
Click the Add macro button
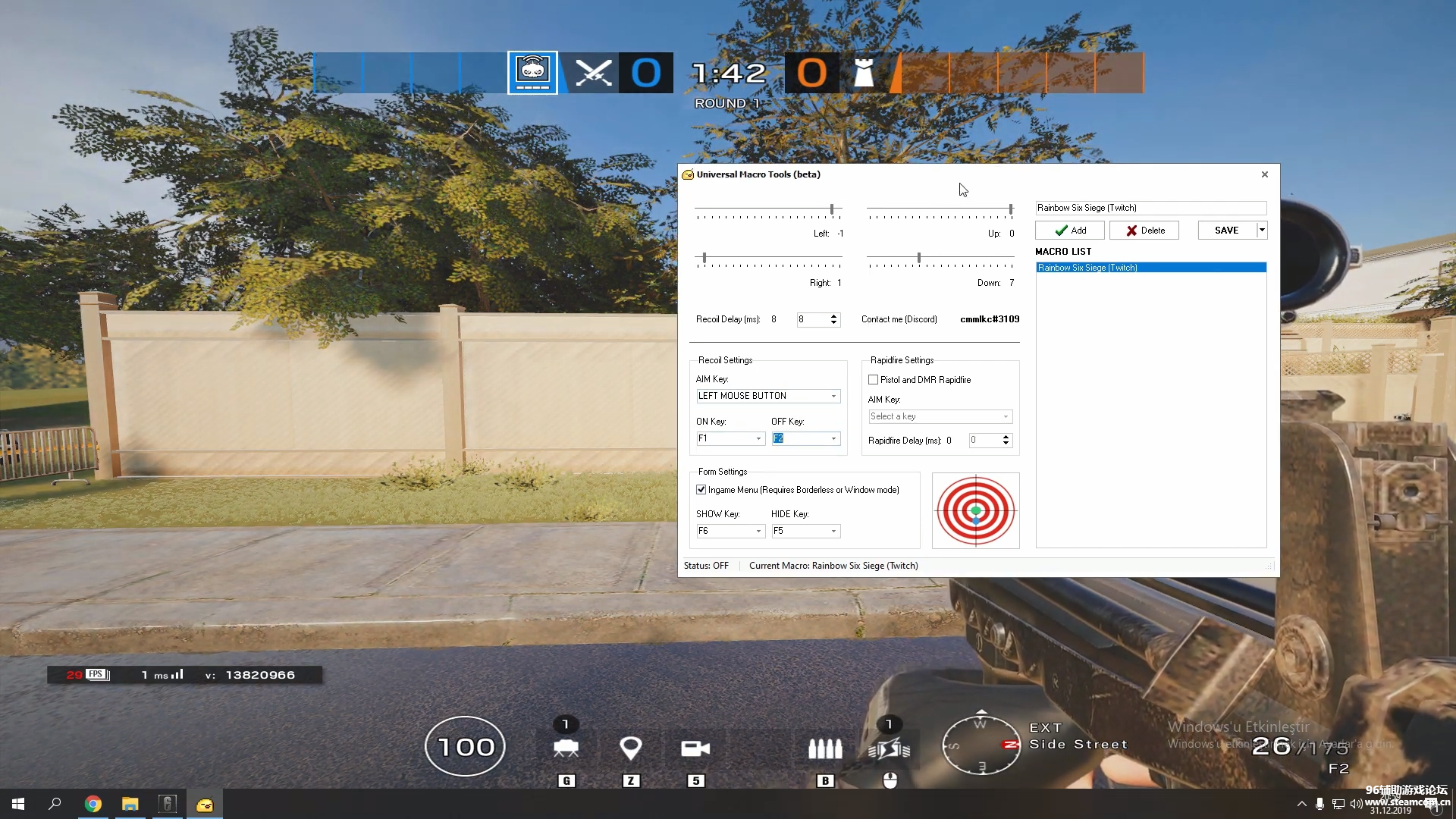coord(1069,231)
